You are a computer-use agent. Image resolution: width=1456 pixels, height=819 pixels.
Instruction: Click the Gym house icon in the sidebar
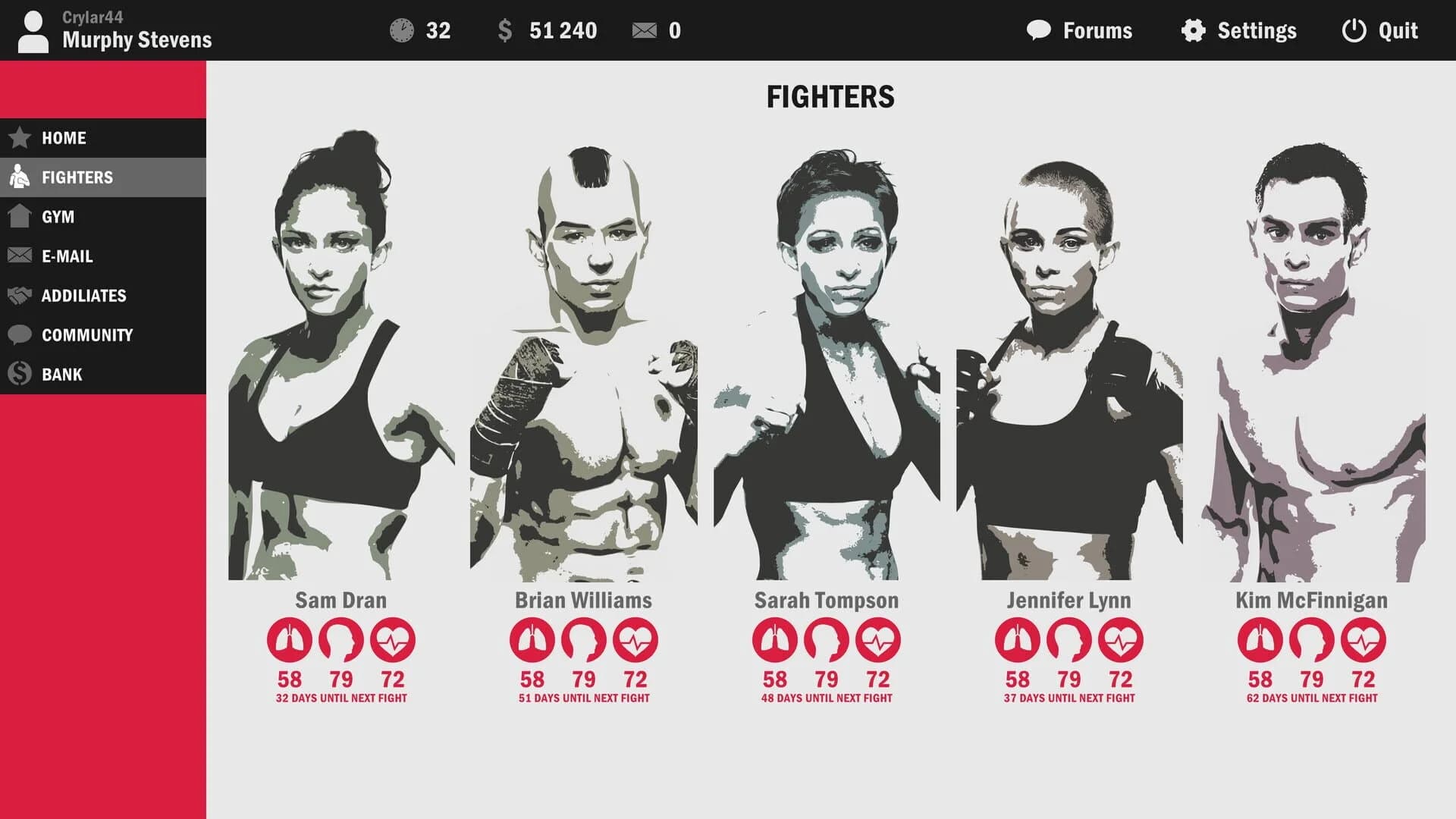[x=17, y=217]
